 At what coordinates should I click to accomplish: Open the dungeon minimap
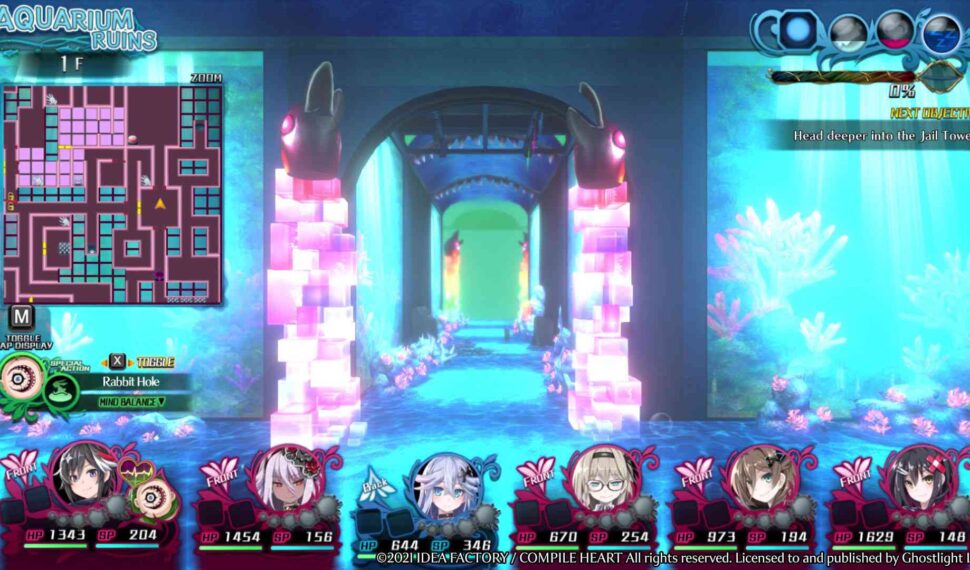112,192
